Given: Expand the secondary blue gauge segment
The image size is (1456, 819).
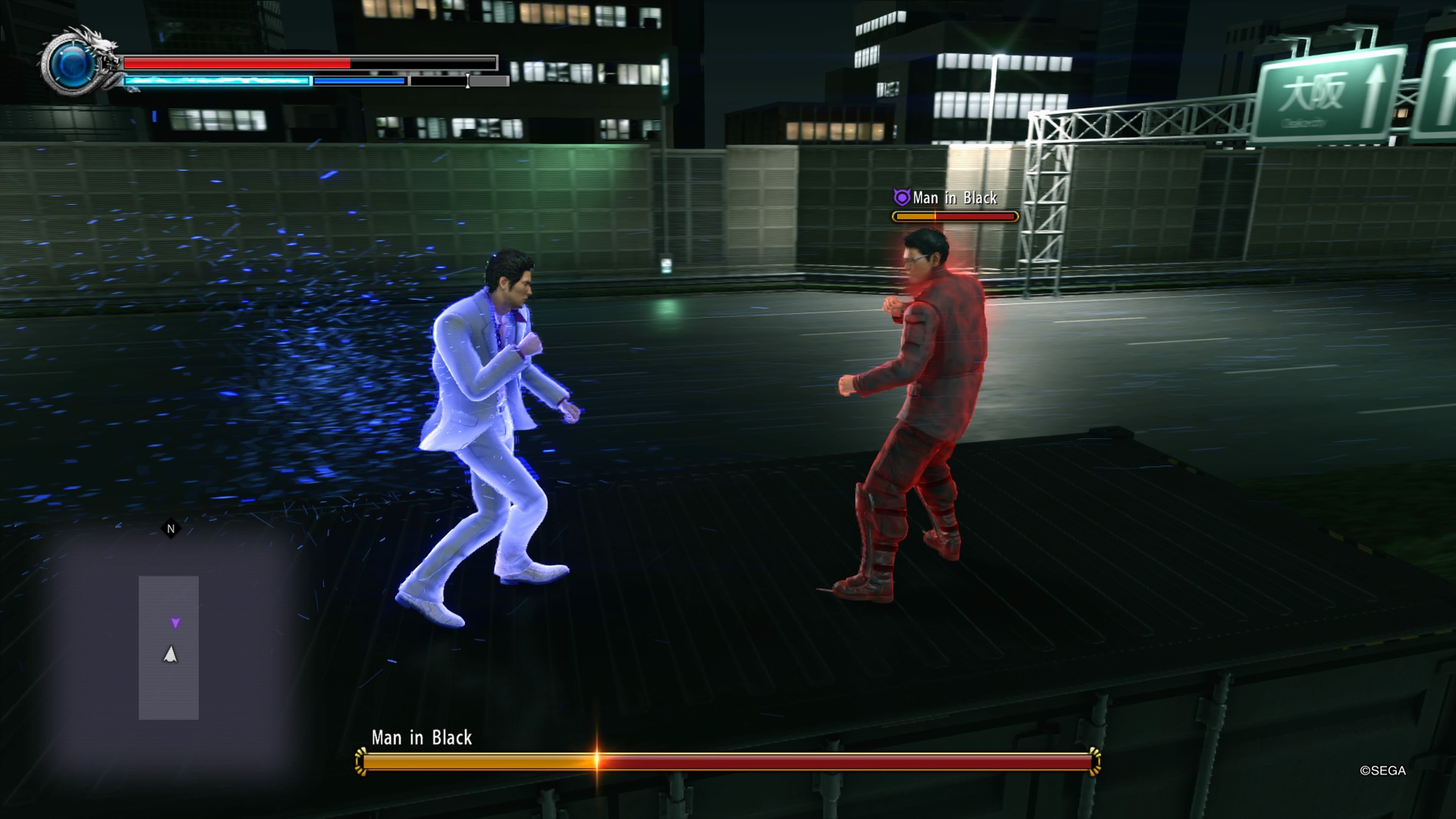Looking at the screenshot, I should click(359, 81).
